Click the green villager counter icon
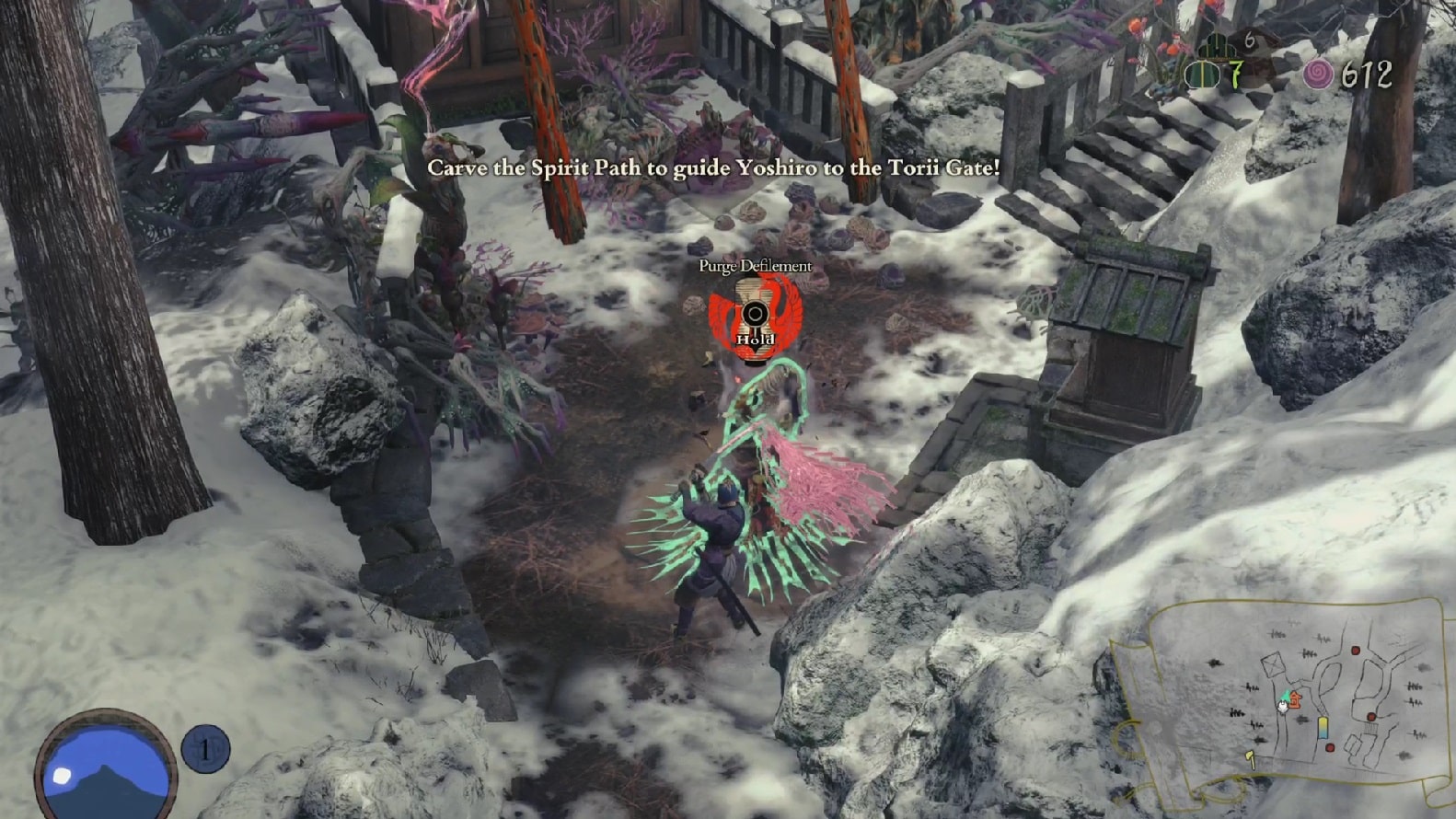The image size is (1456, 819). pyautogui.click(x=1201, y=75)
